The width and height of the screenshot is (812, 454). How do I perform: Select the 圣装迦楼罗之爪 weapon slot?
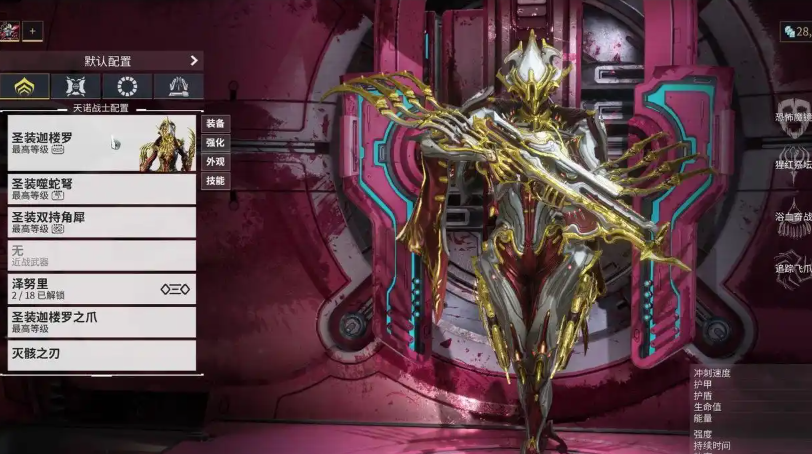pyautogui.click(x=100, y=321)
